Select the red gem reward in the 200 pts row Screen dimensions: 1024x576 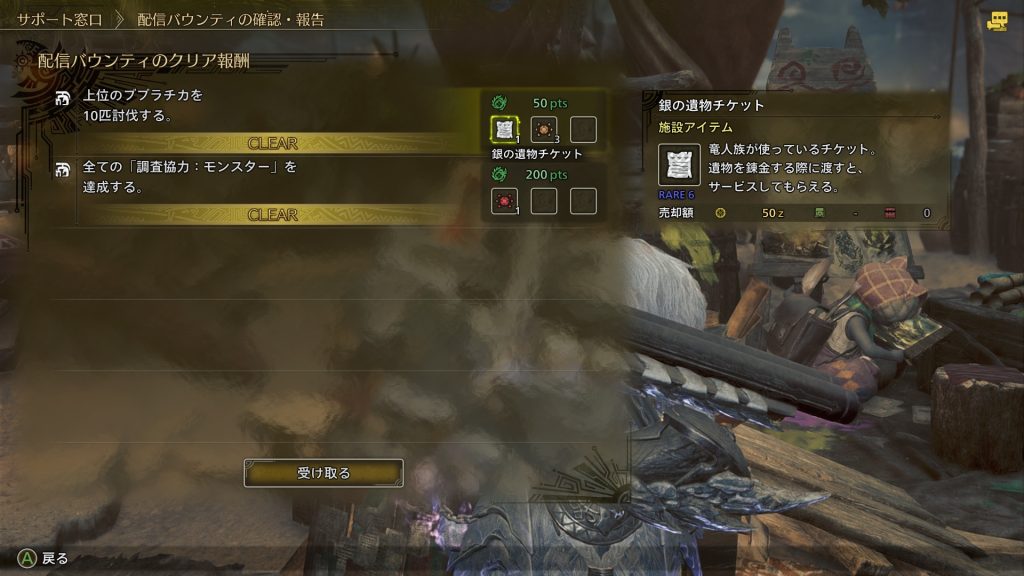(504, 201)
